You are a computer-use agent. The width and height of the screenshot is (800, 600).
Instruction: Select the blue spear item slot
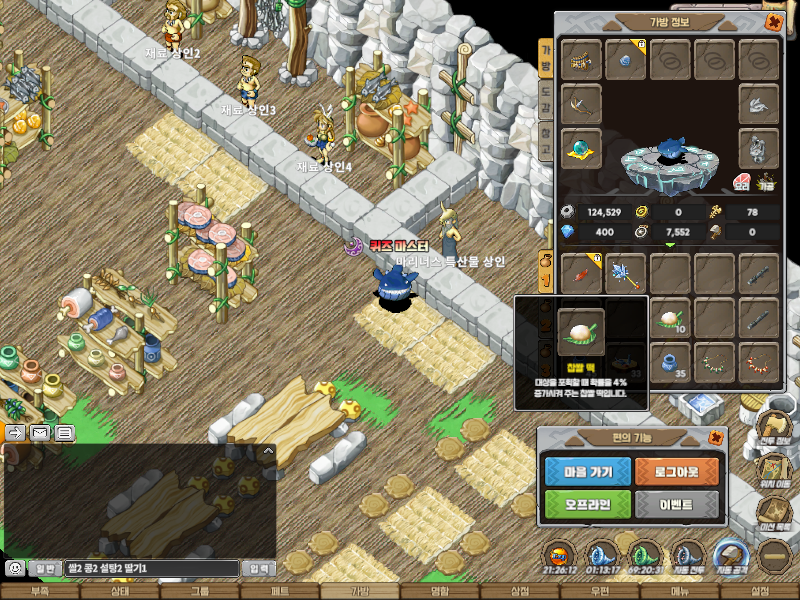[x=625, y=273]
